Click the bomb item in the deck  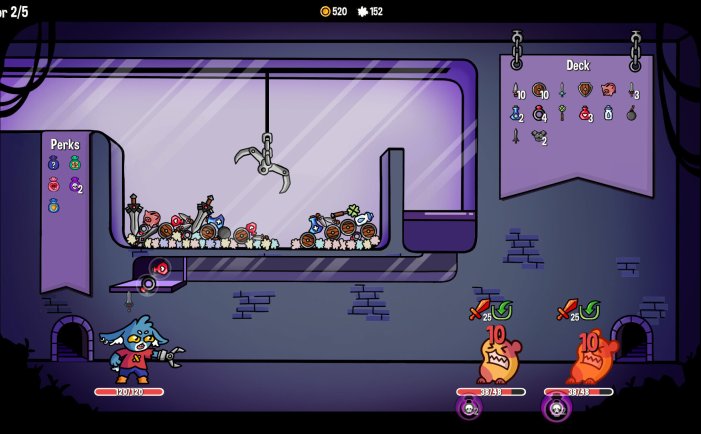[631, 113]
